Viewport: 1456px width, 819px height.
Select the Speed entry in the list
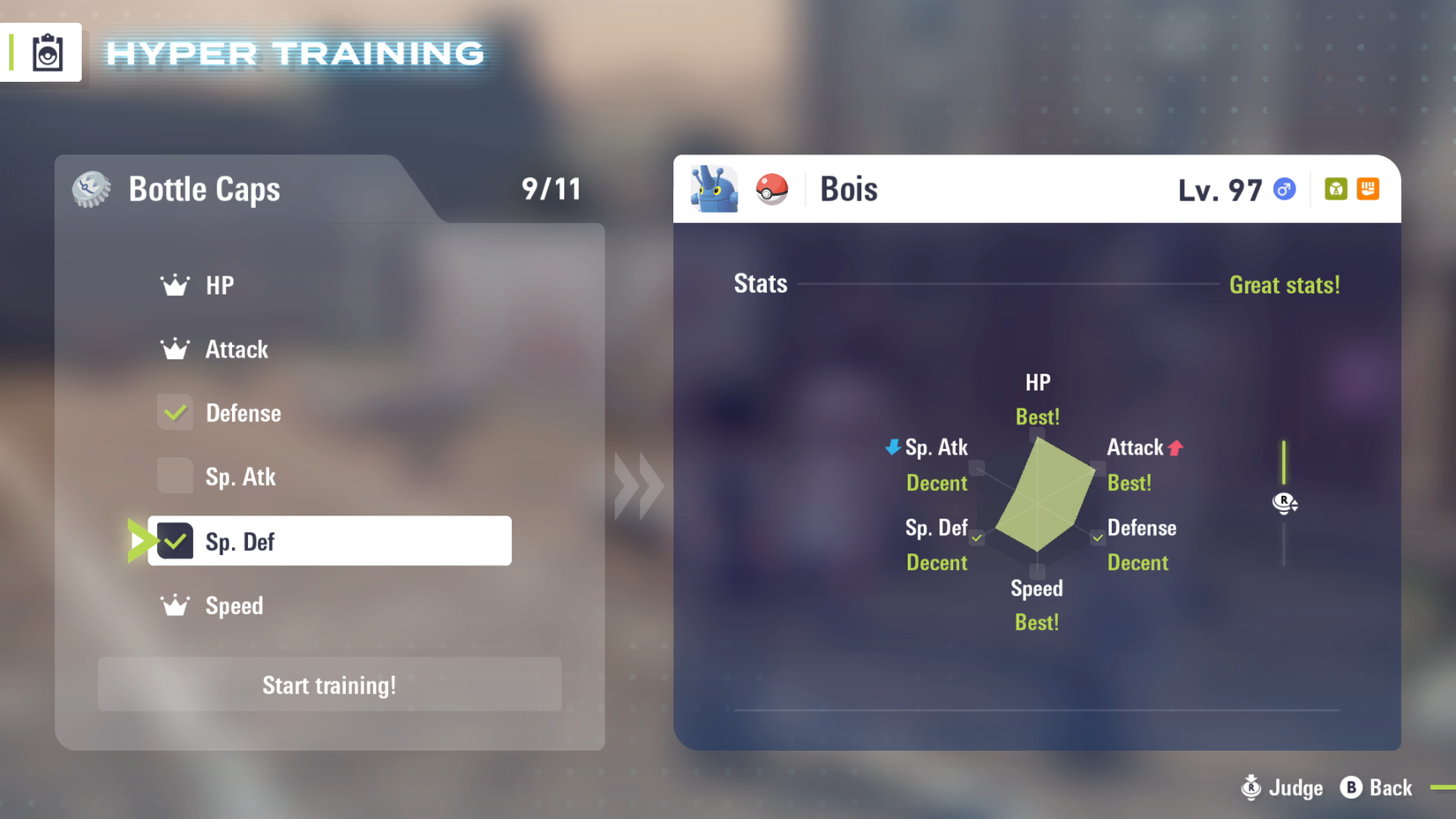[233, 605]
